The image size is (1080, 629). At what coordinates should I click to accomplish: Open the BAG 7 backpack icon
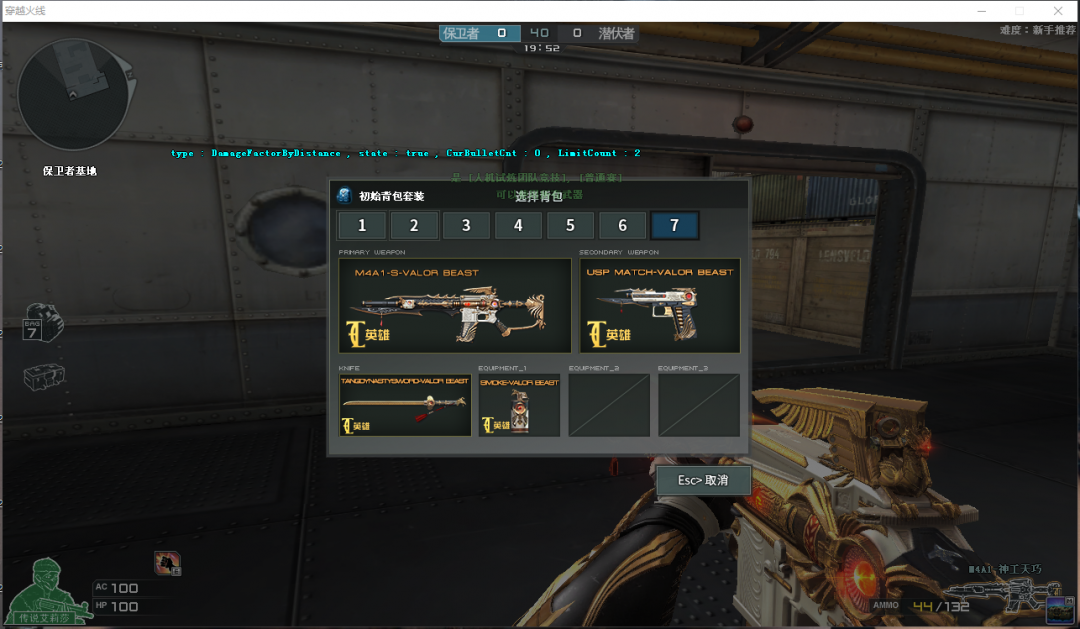tap(42, 321)
